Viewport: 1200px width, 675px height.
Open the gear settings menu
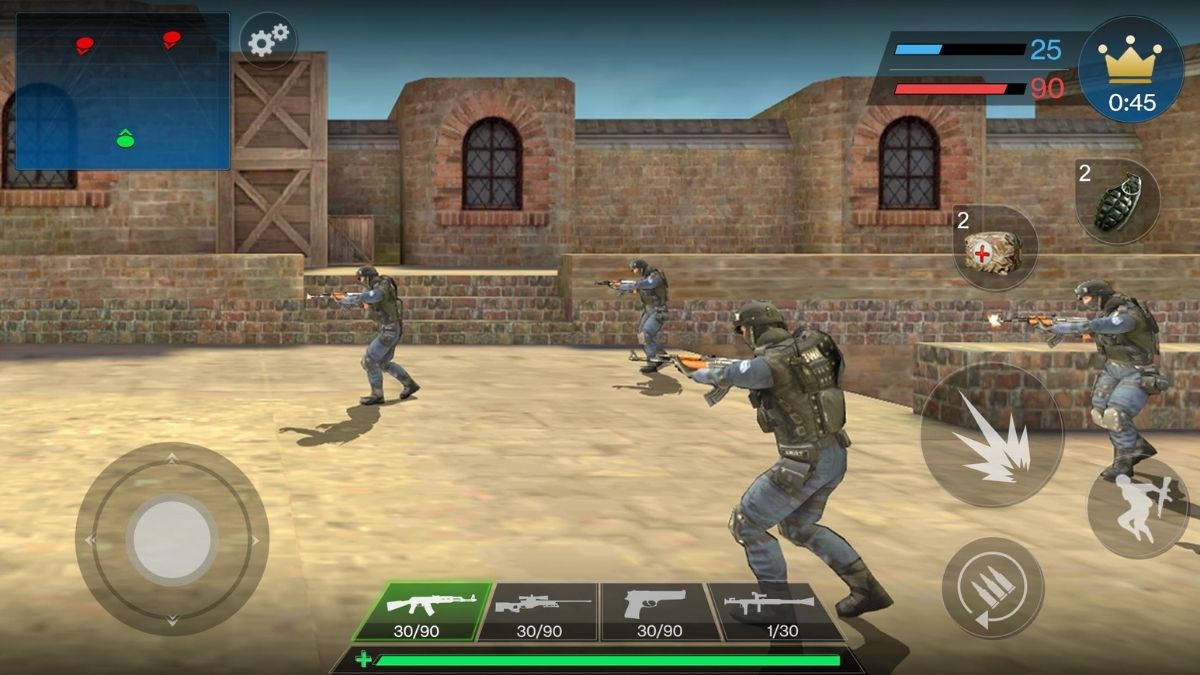(x=268, y=41)
